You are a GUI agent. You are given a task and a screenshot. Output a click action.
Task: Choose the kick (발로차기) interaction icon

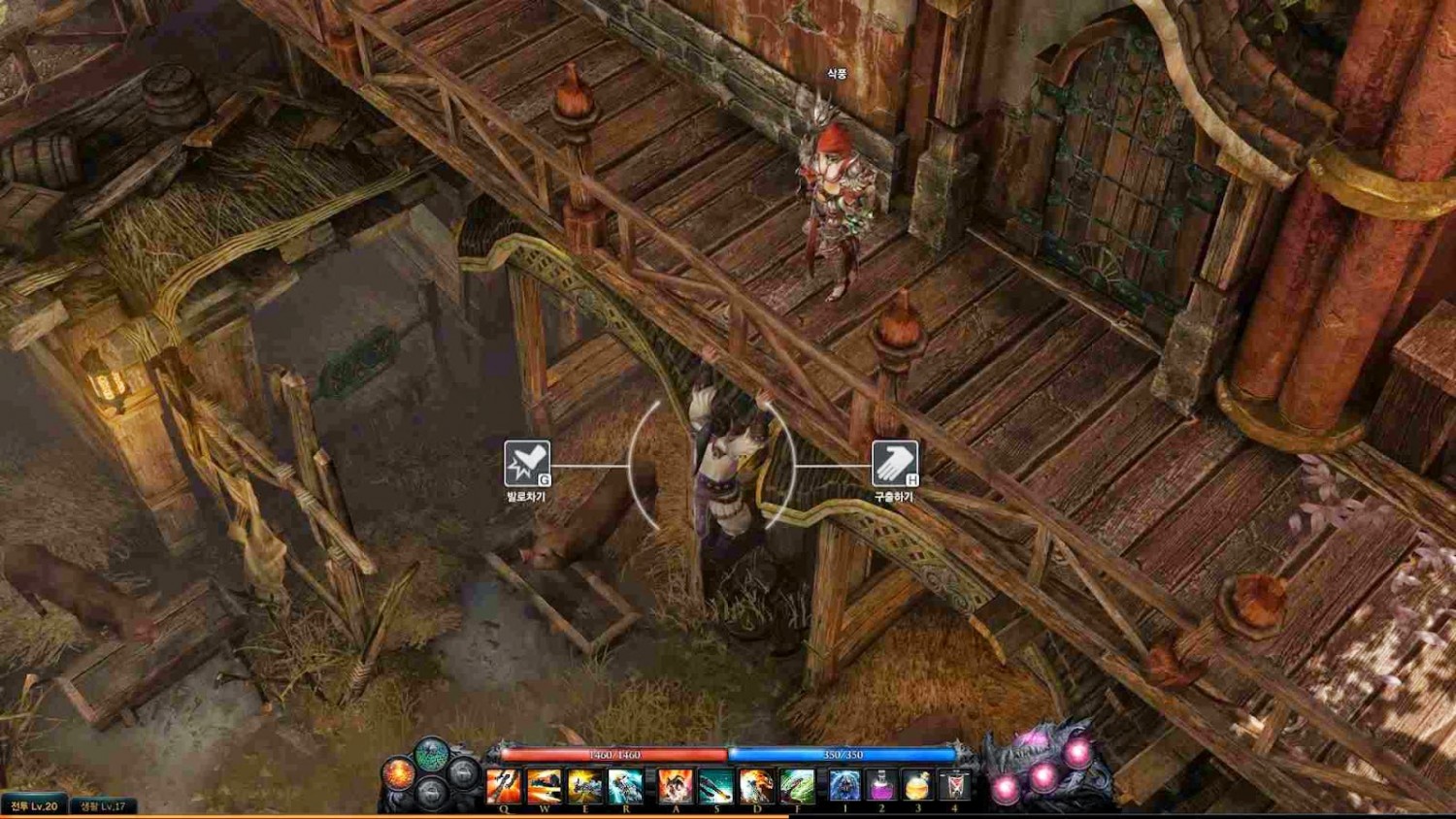click(527, 463)
